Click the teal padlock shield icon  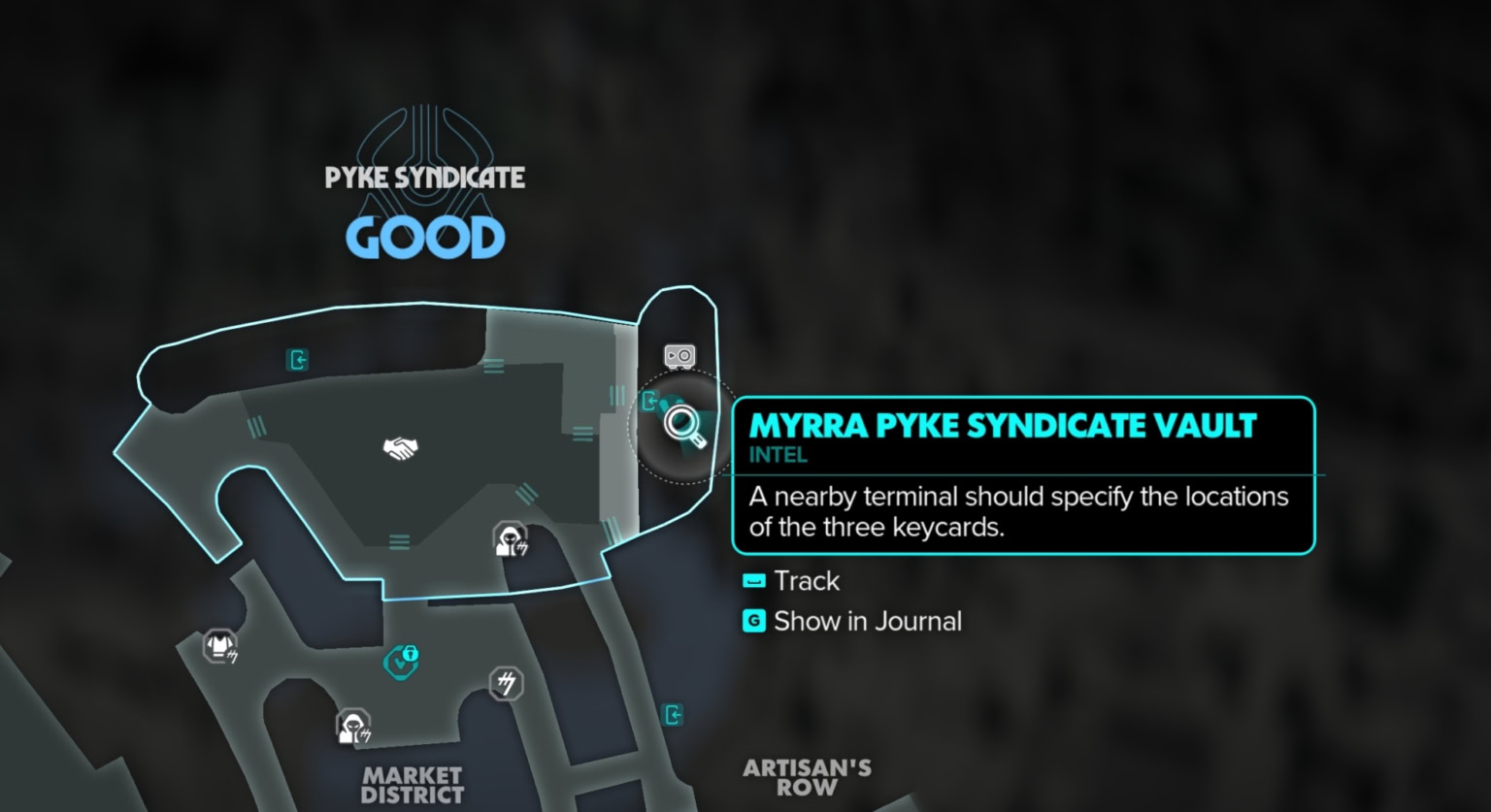point(403,661)
